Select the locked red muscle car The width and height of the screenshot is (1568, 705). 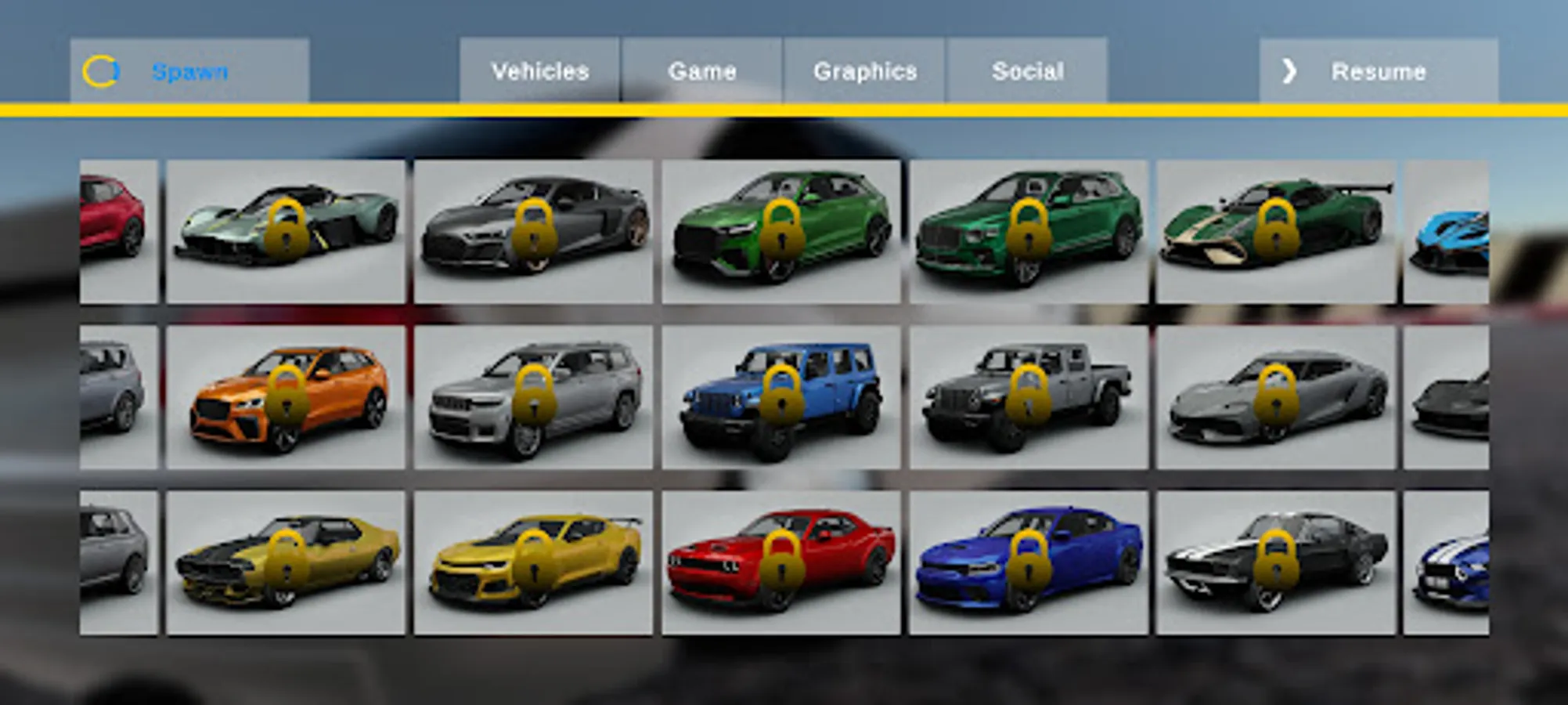(780, 562)
